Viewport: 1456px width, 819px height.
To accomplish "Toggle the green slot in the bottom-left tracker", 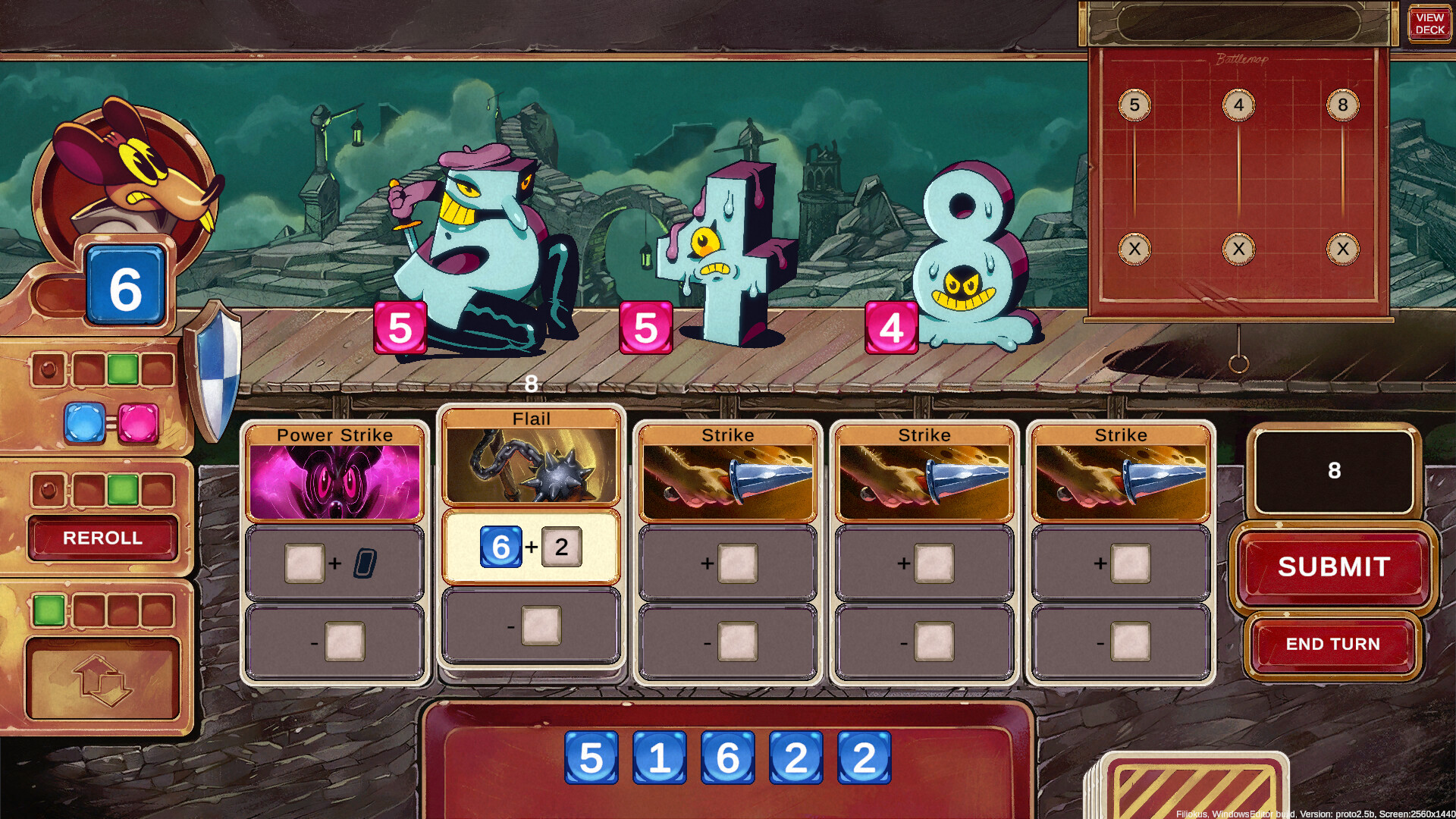I will tap(49, 609).
